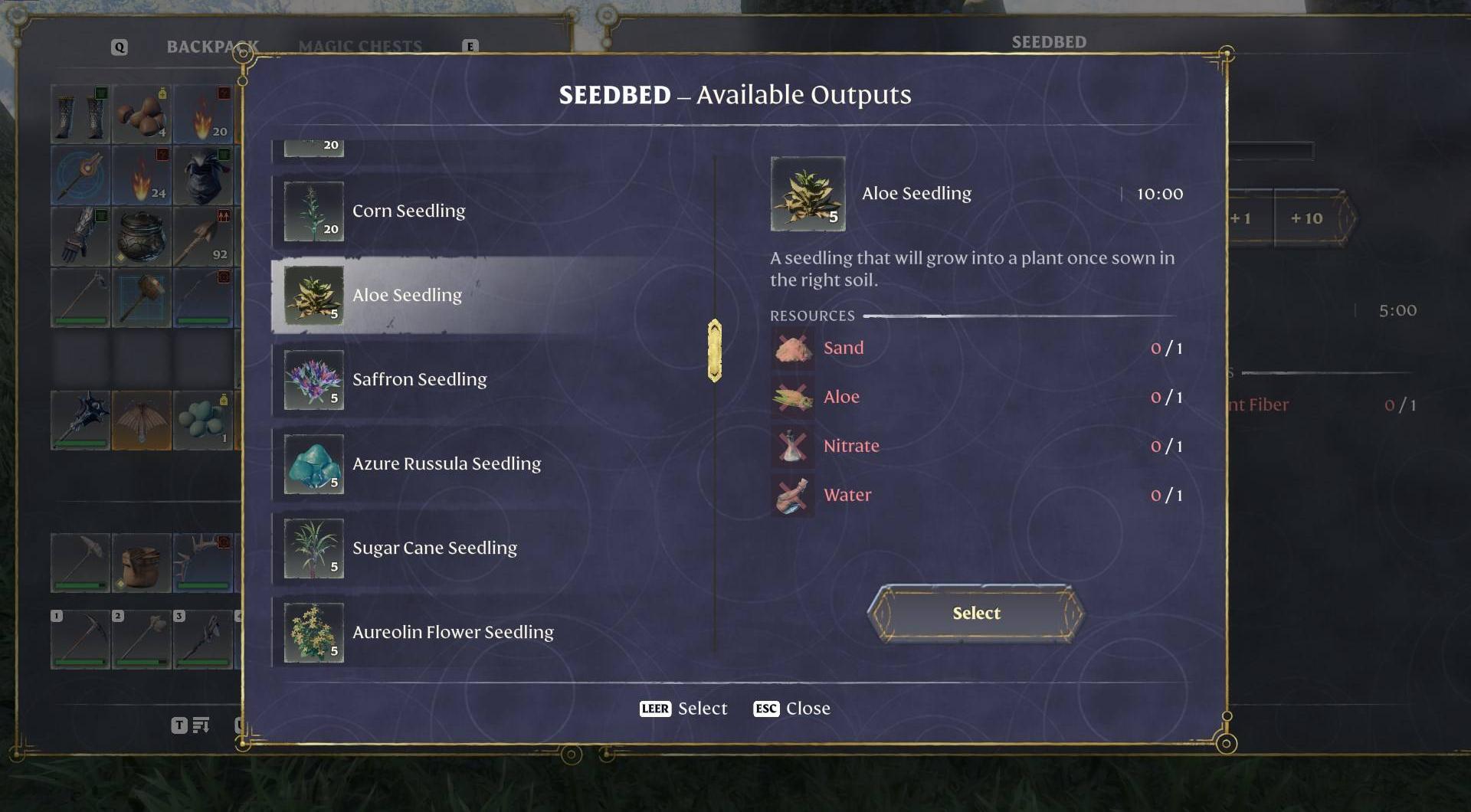Select the Aureolin Flower Seedling icon
Screen dimensions: 1471x812
tap(313, 632)
